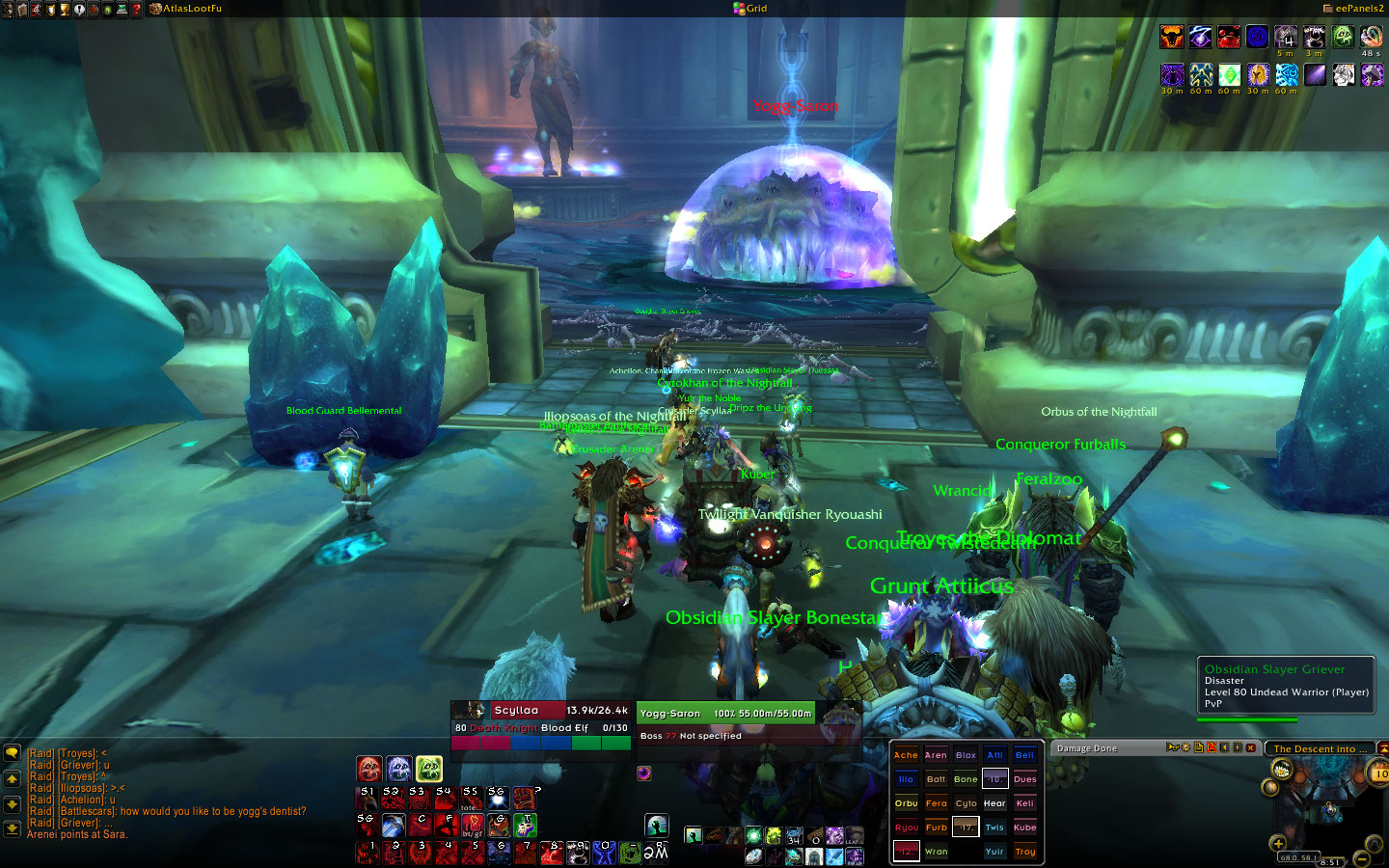Select raid member Bell in the Grid
Viewport: 1389px width, 868px height.
pyautogui.click(x=1024, y=755)
